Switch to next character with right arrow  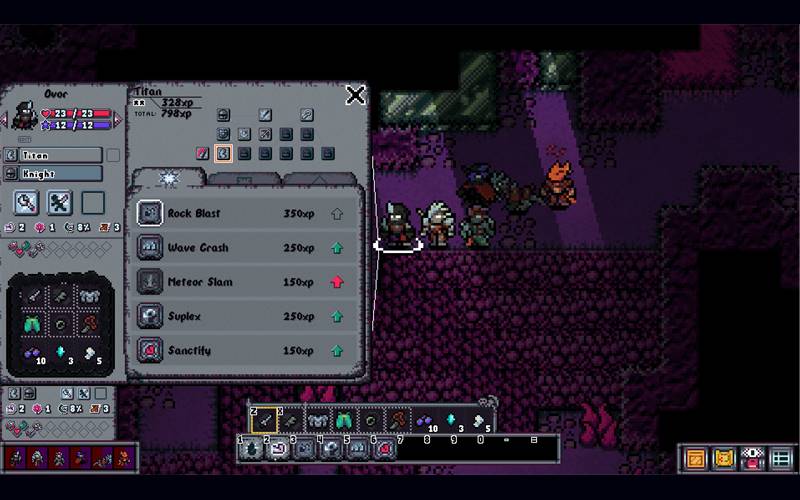[x=117, y=120]
